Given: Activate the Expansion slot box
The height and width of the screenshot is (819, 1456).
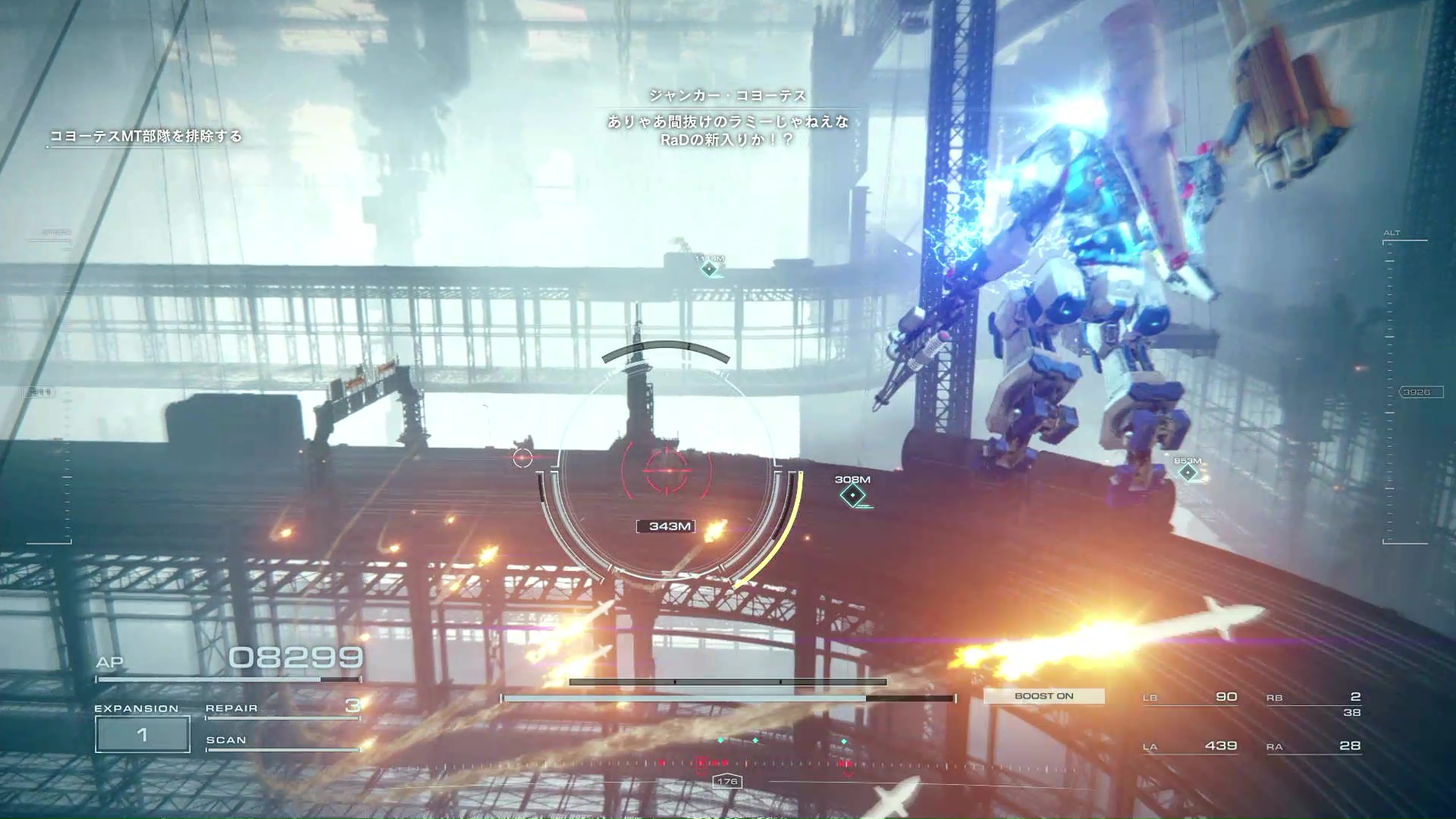Looking at the screenshot, I should [143, 734].
